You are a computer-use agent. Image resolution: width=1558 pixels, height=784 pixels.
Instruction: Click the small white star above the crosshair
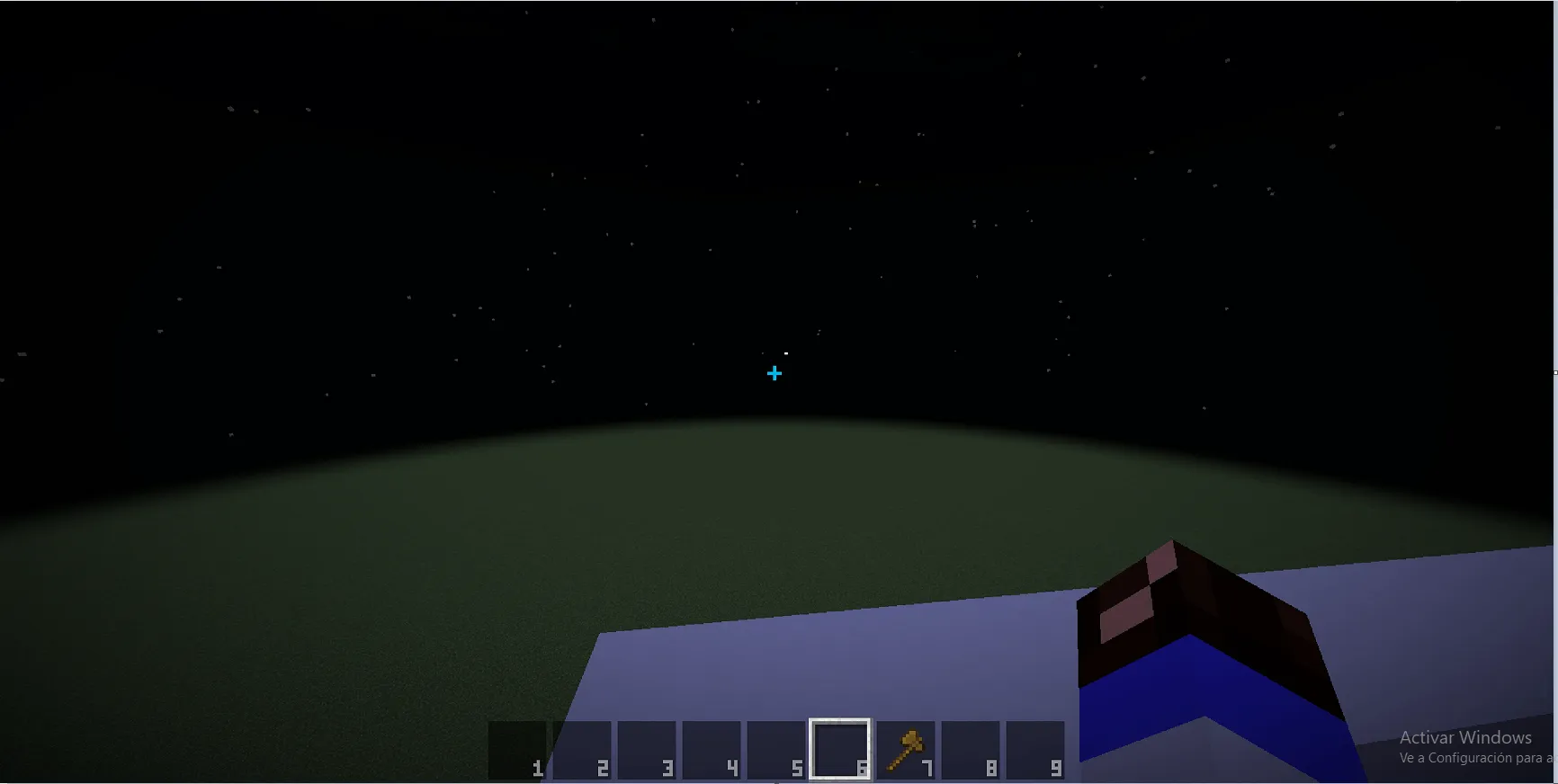(786, 353)
